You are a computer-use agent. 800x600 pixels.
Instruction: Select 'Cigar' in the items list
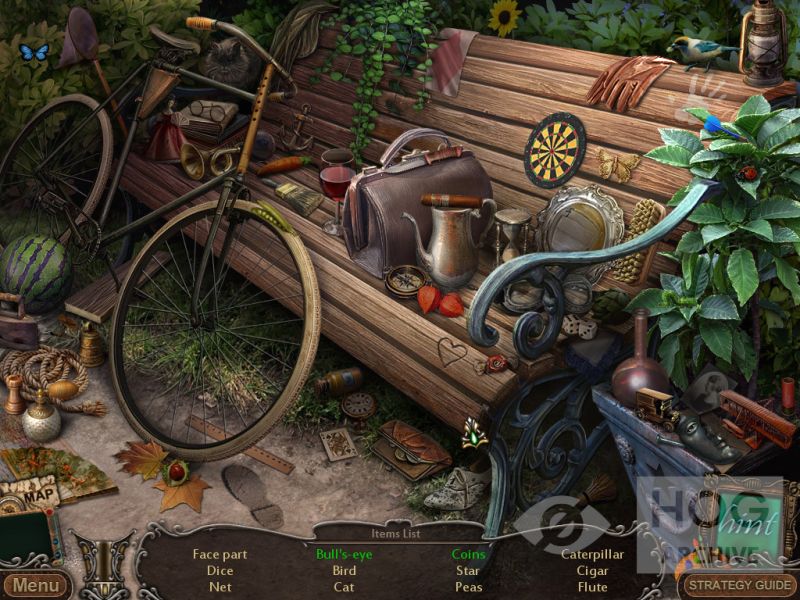[593, 571]
